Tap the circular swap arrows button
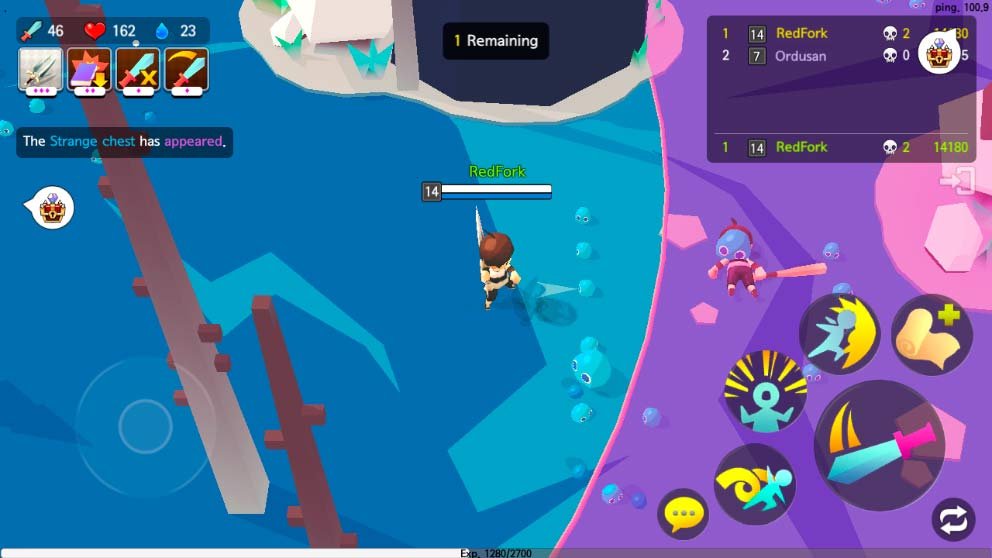992x558 pixels. (x=952, y=521)
